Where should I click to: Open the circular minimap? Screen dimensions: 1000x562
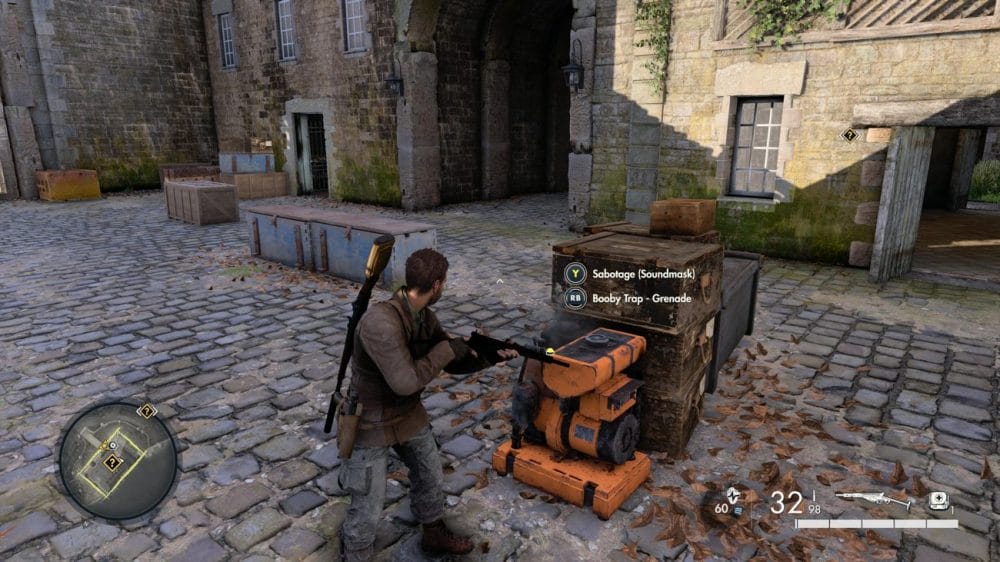pos(117,461)
